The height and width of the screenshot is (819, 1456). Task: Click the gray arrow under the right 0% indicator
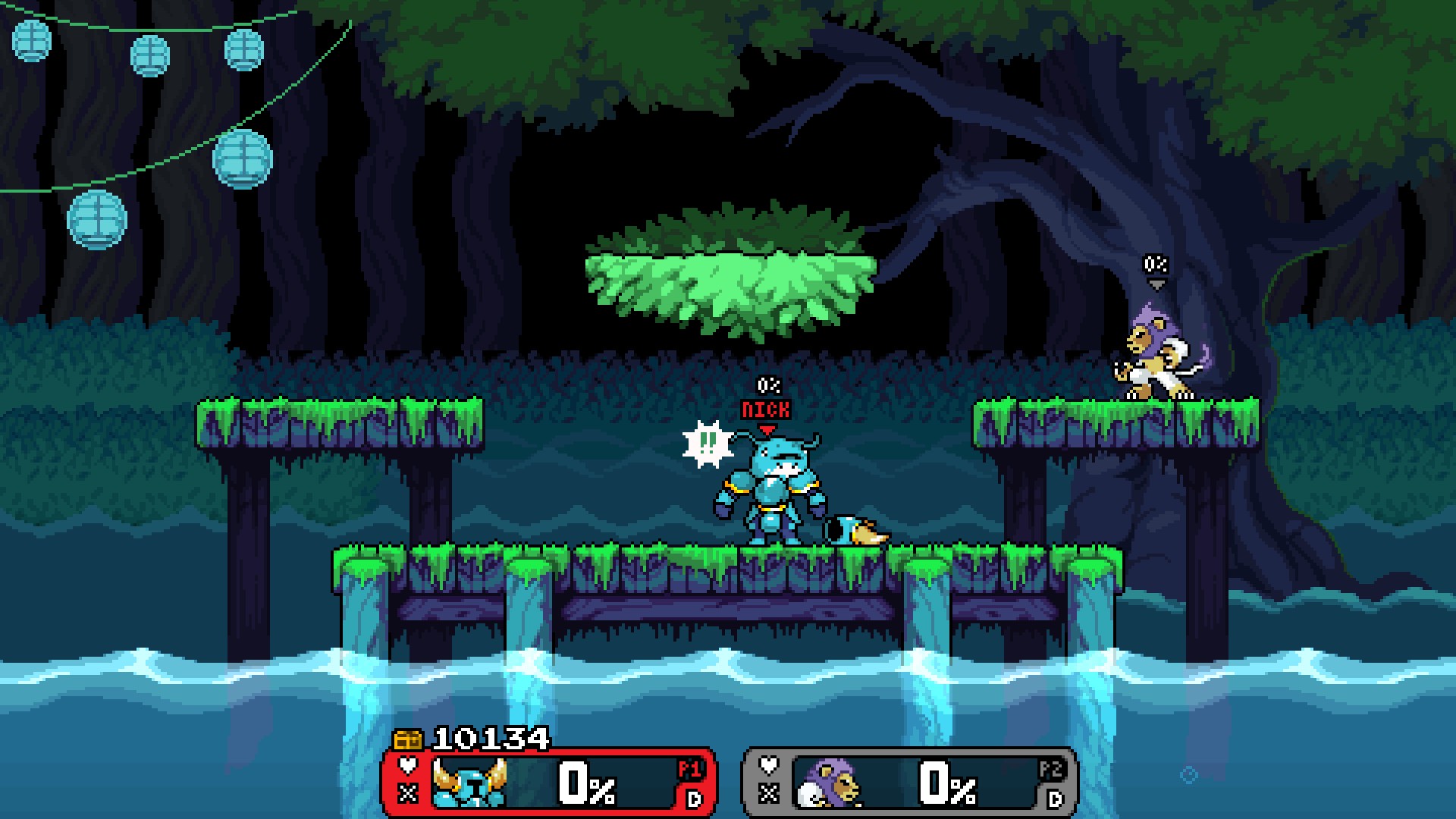click(x=1156, y=284)
